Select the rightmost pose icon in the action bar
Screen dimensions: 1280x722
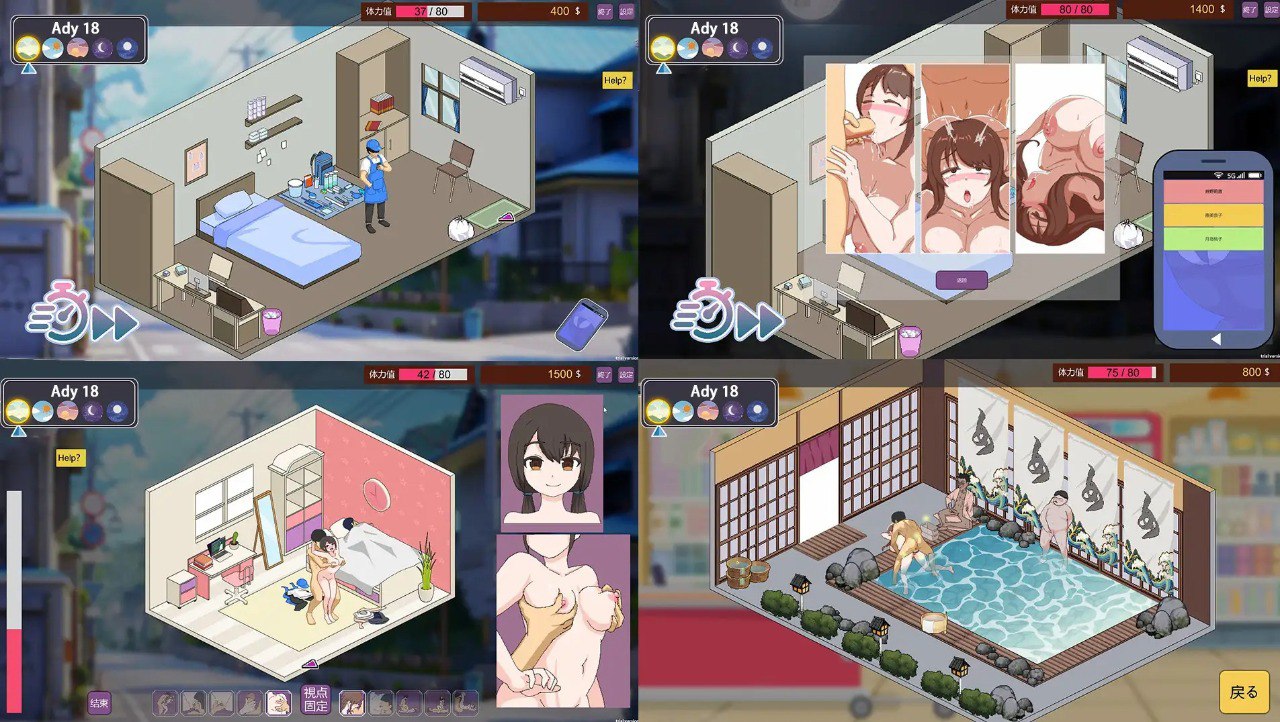tap(463, 701)
